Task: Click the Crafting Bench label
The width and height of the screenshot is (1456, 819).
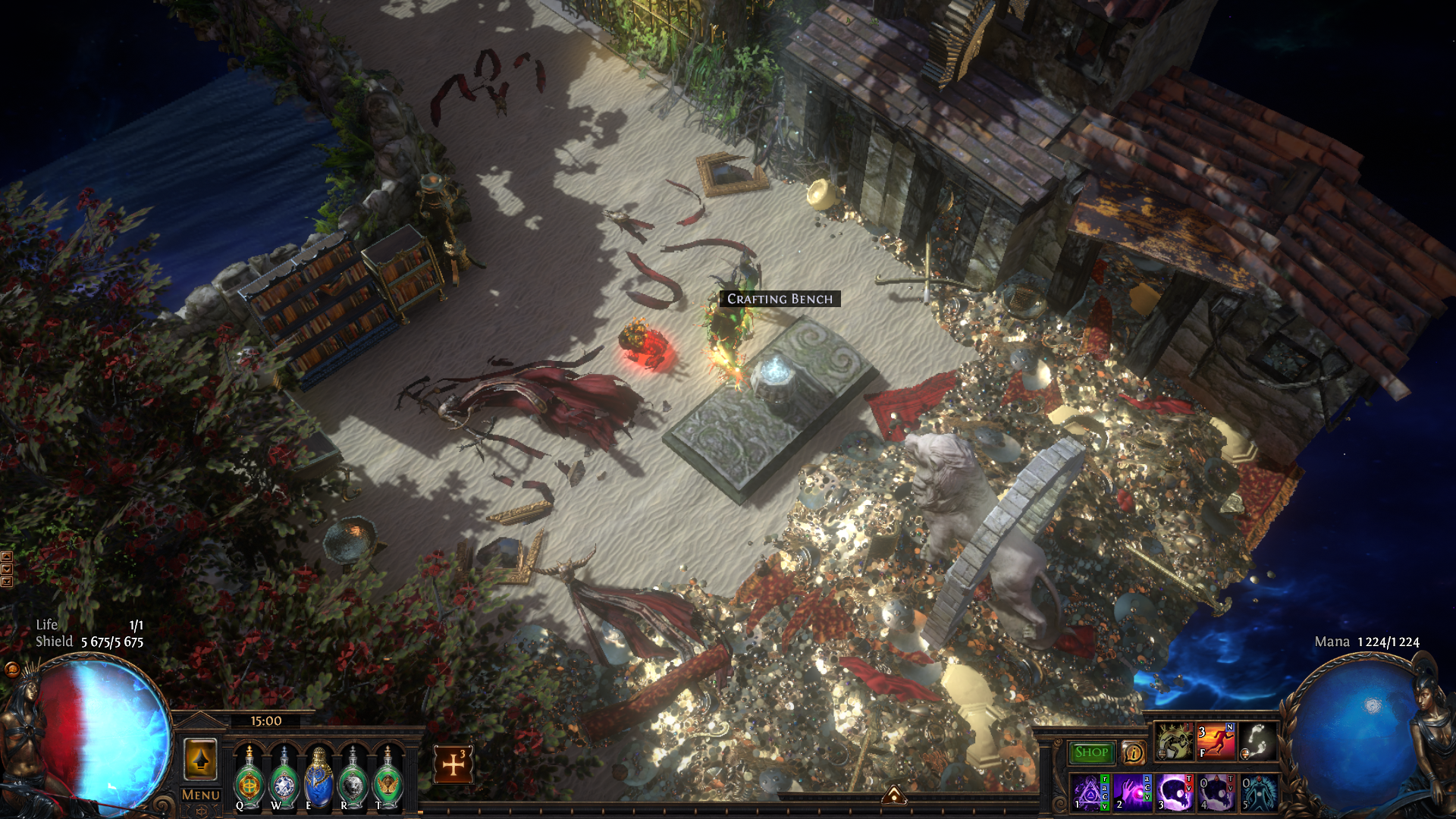Action: point(780,299)
